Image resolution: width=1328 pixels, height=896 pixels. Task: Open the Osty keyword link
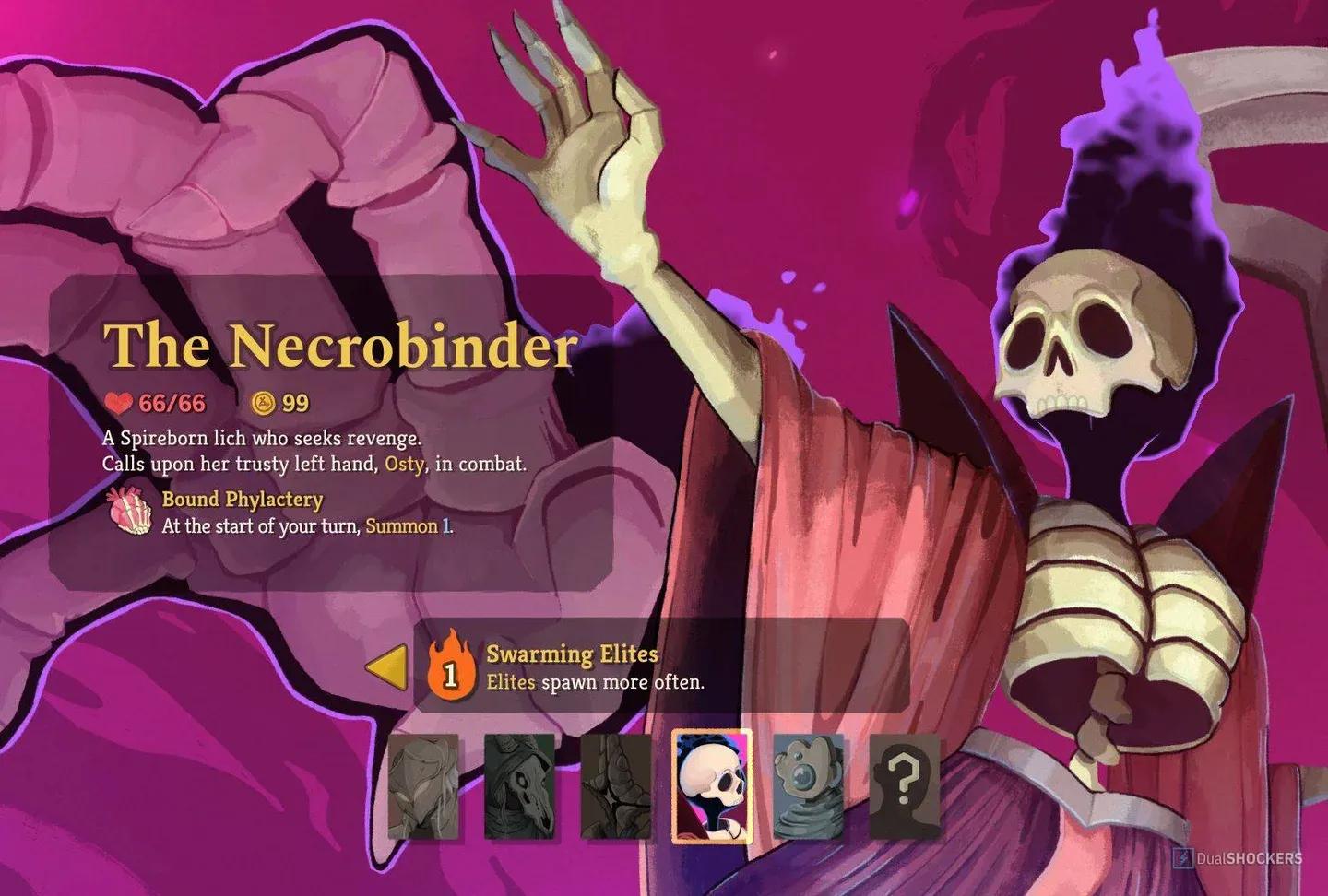pyautogui.click(x=404, y=466)
